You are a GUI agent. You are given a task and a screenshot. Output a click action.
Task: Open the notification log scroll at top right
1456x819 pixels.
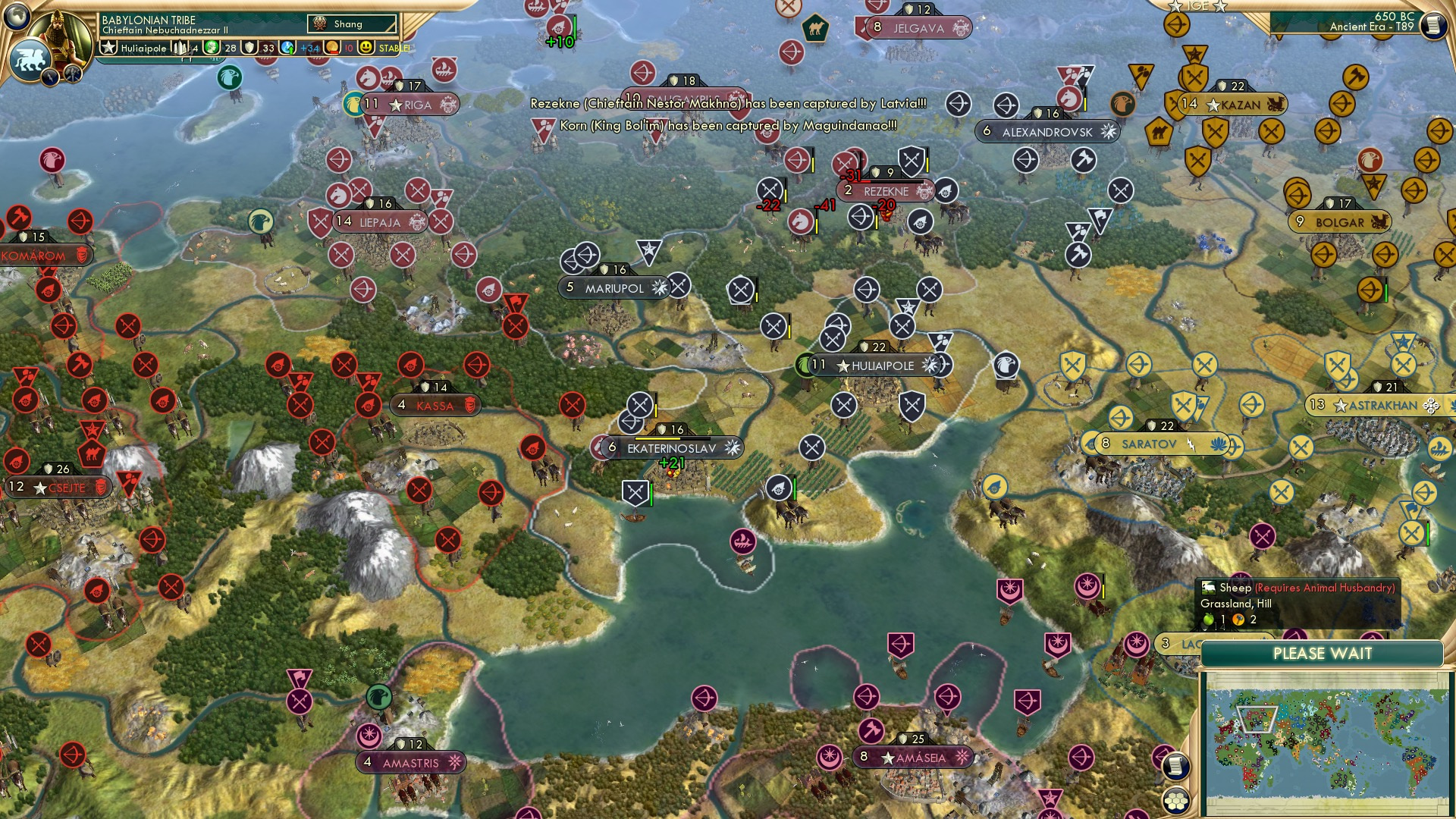pyautogui.click(x=1434, y=24)
